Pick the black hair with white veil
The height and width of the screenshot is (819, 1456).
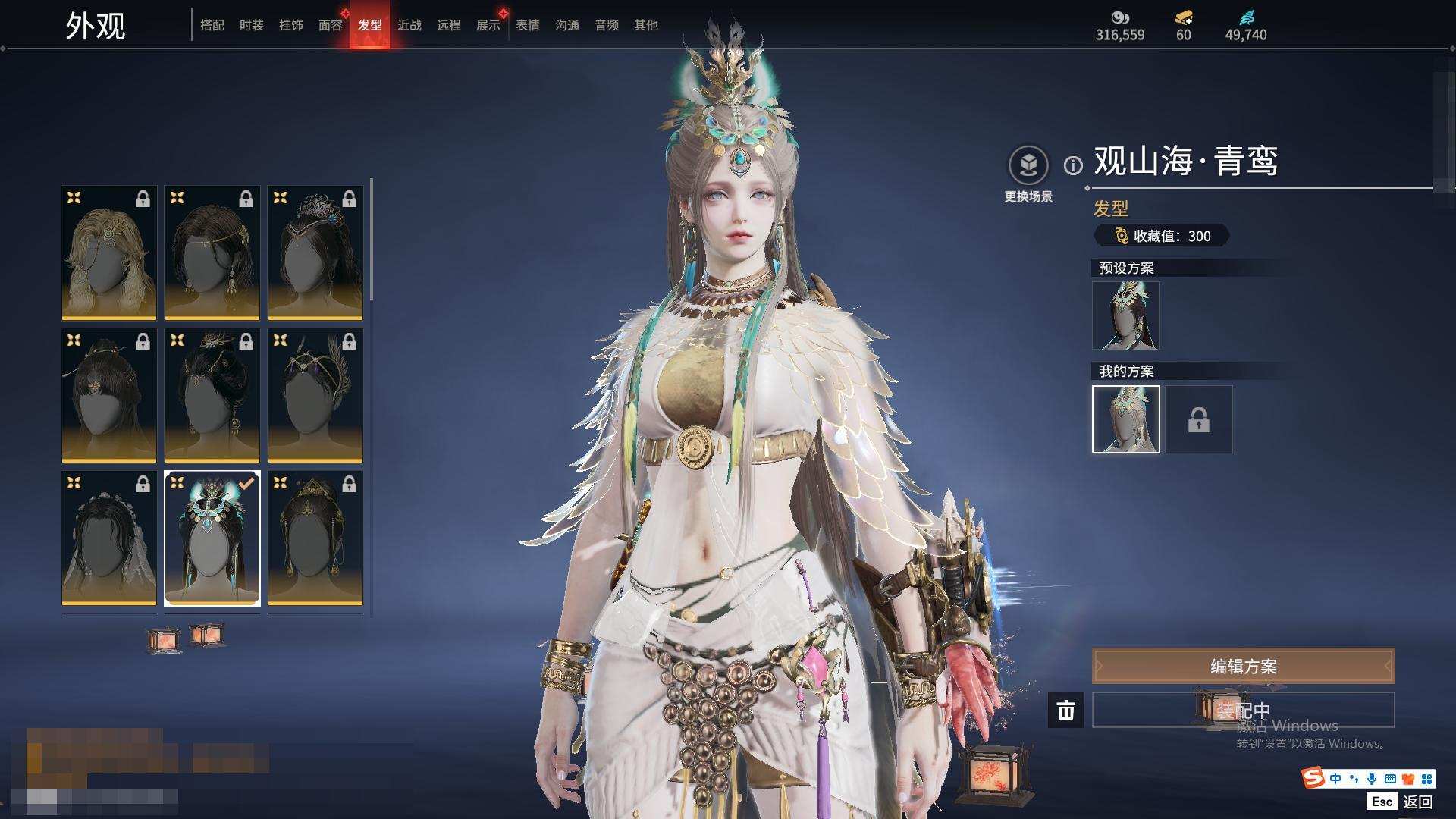(x=109, y=538)
